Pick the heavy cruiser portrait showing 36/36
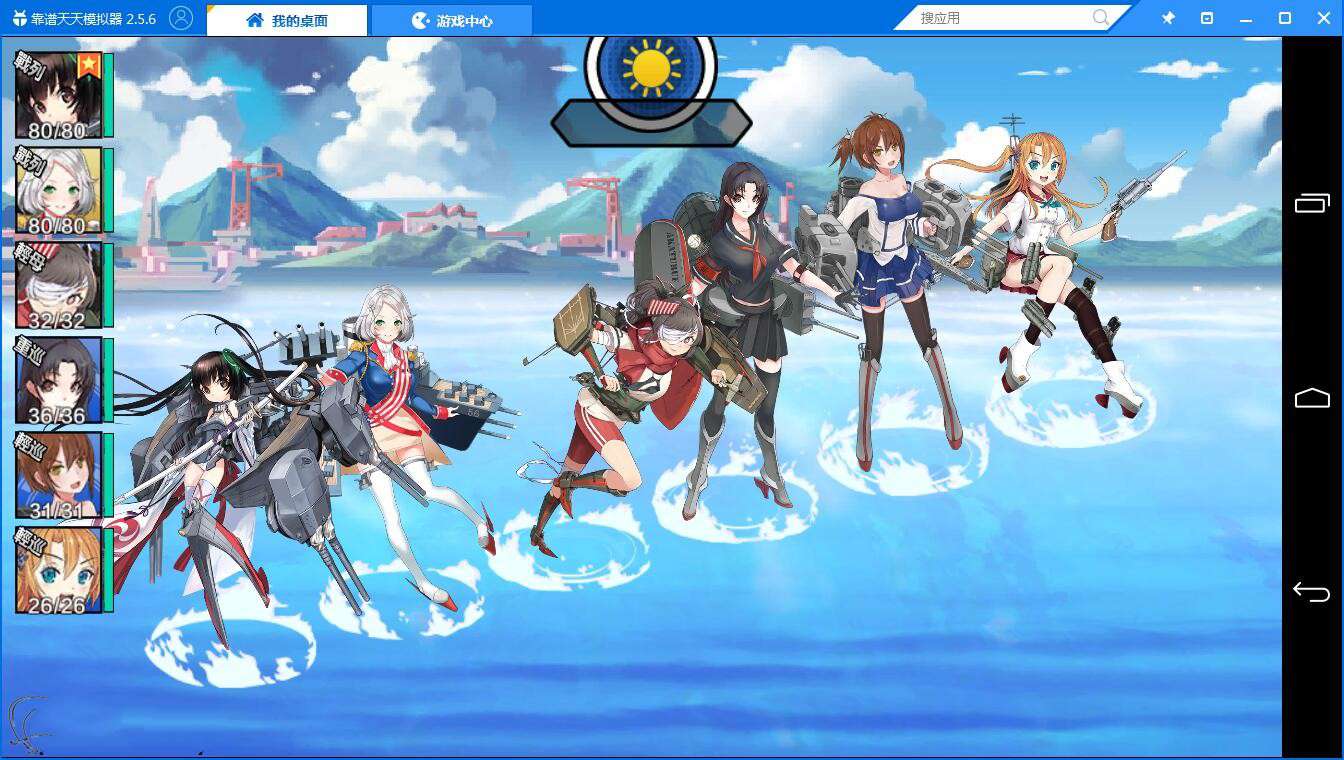This screenshot has width=1344, height=760. tap(58, 380)
